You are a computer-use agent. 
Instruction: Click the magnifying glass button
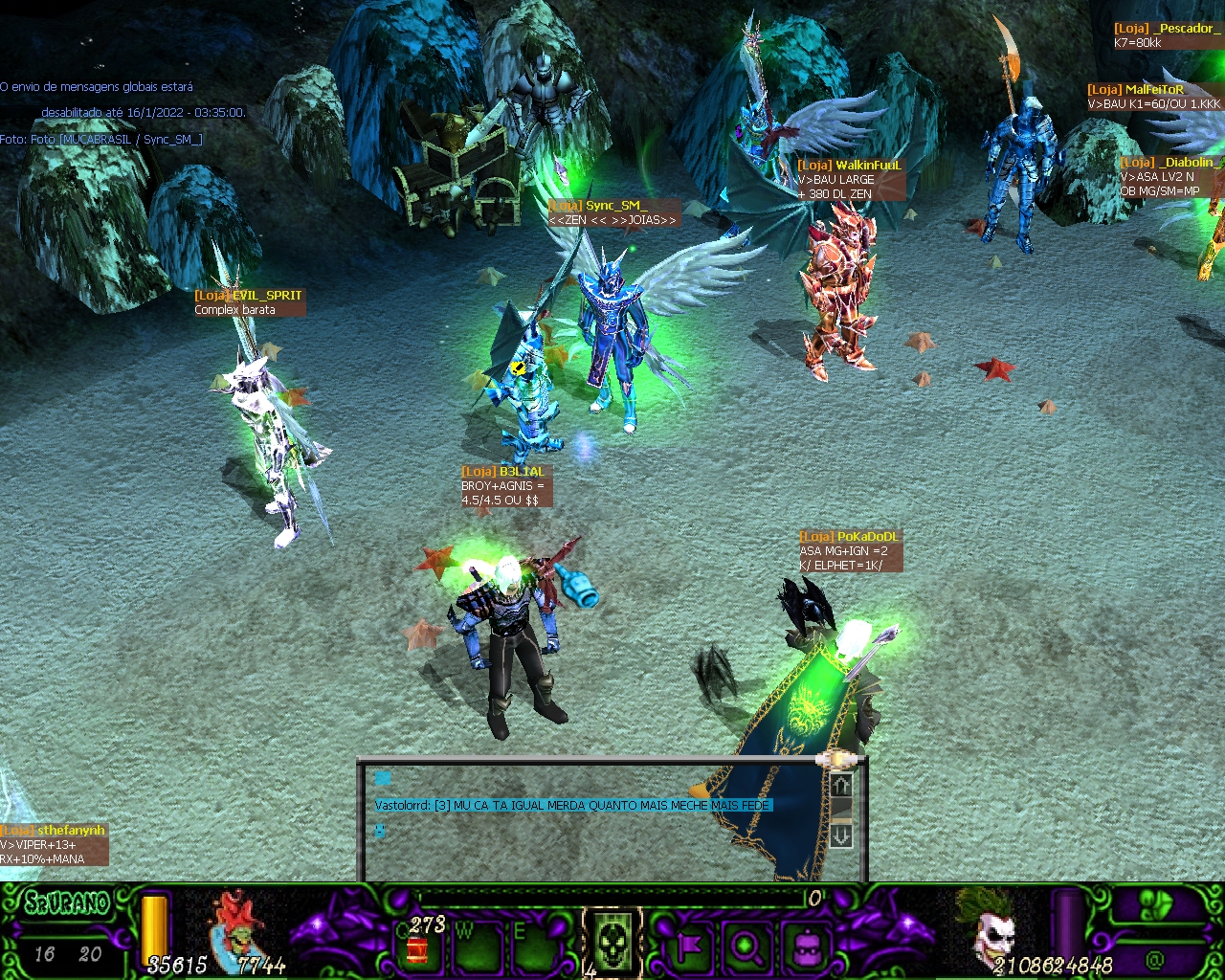click(x=746, y=947)
